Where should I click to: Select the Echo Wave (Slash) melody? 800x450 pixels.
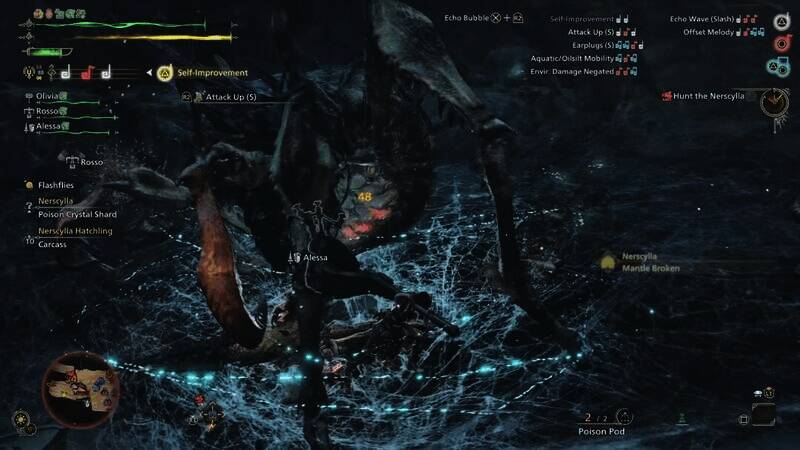[705, 19]
